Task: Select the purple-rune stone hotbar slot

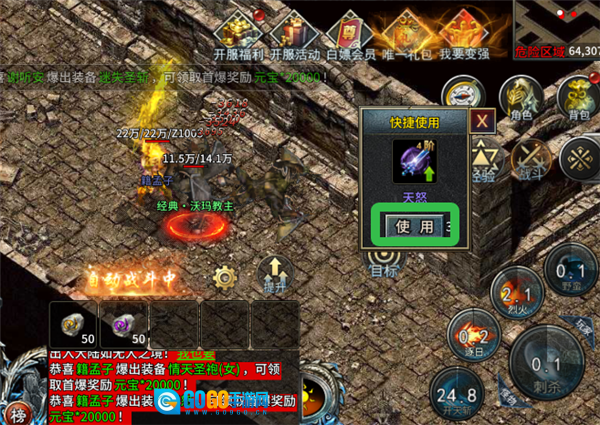Action: 122,324
